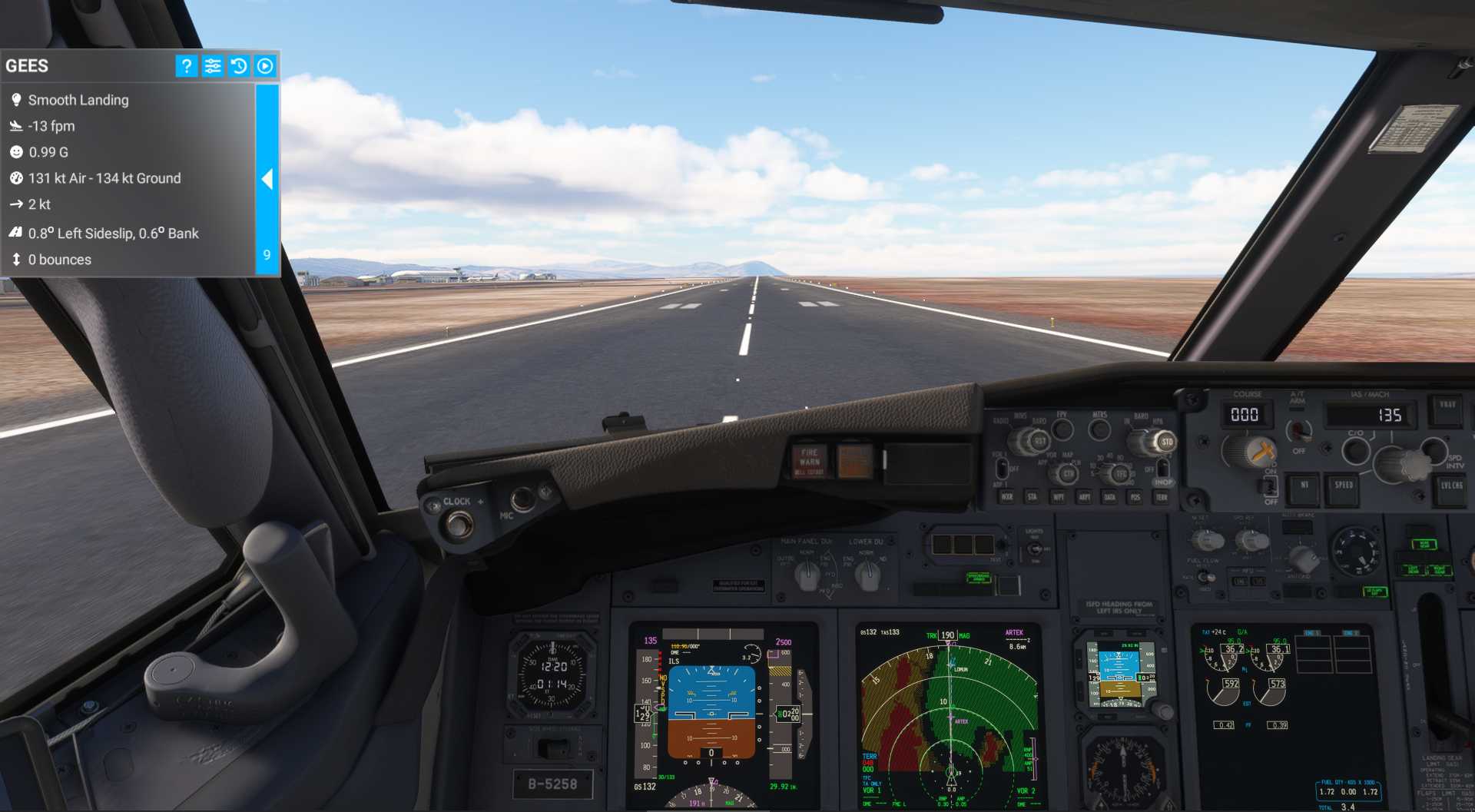
Task: Open GEES settings via the sliders icon
Action: tap(213, 66)
